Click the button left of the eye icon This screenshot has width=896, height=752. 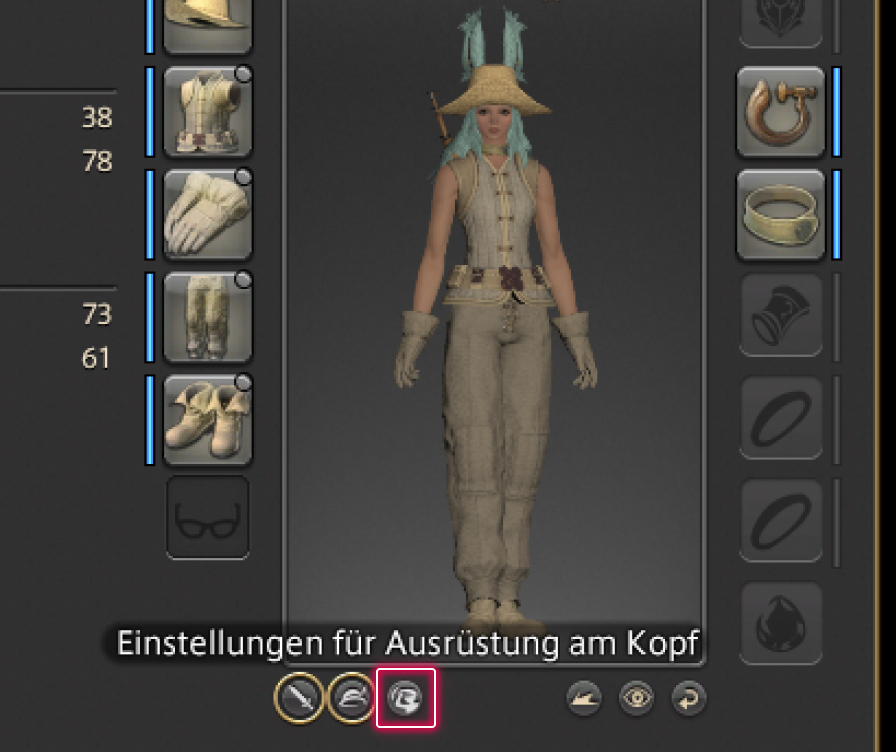pos(583,698)
